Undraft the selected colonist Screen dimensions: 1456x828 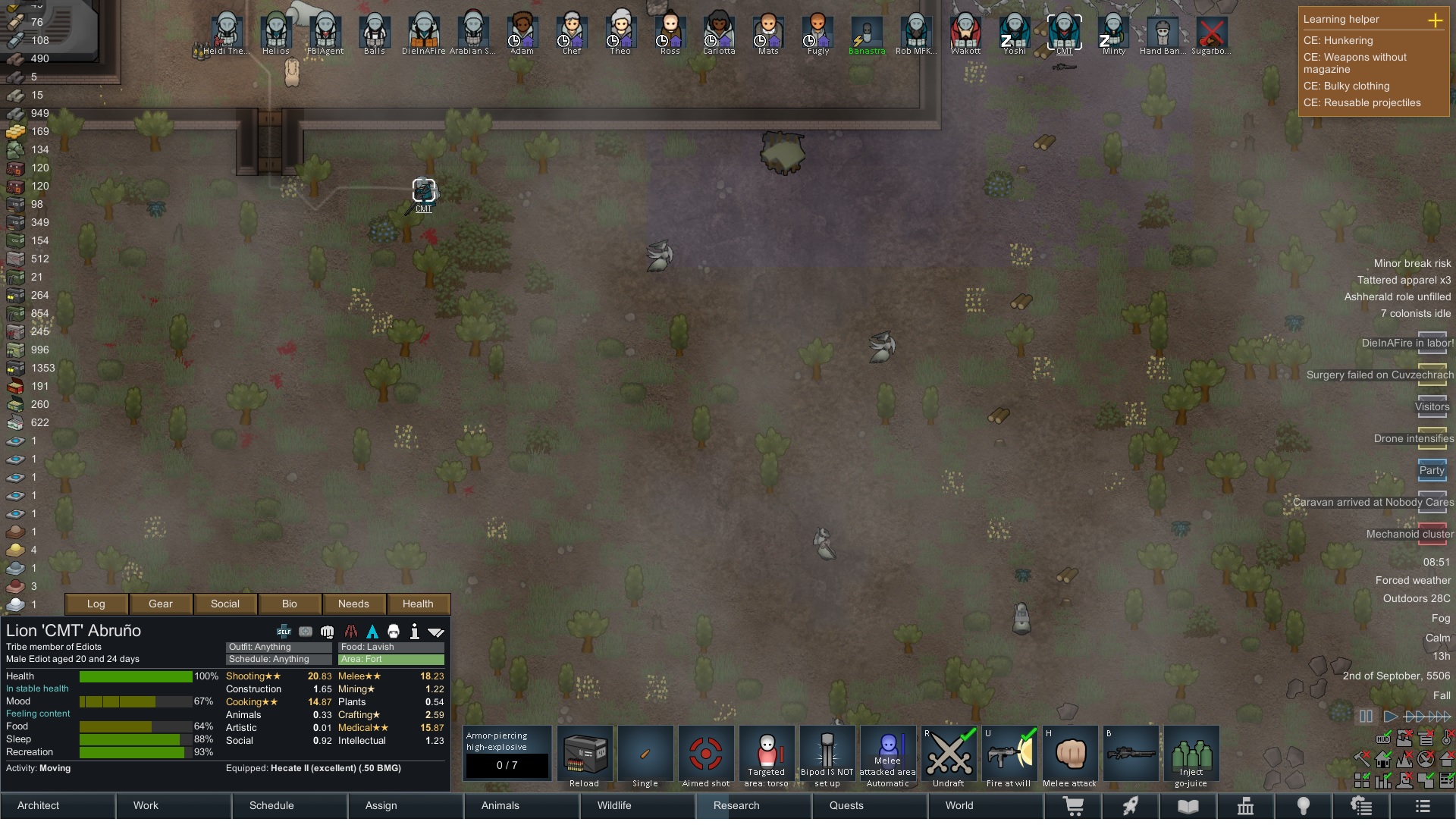click(949, 755)
